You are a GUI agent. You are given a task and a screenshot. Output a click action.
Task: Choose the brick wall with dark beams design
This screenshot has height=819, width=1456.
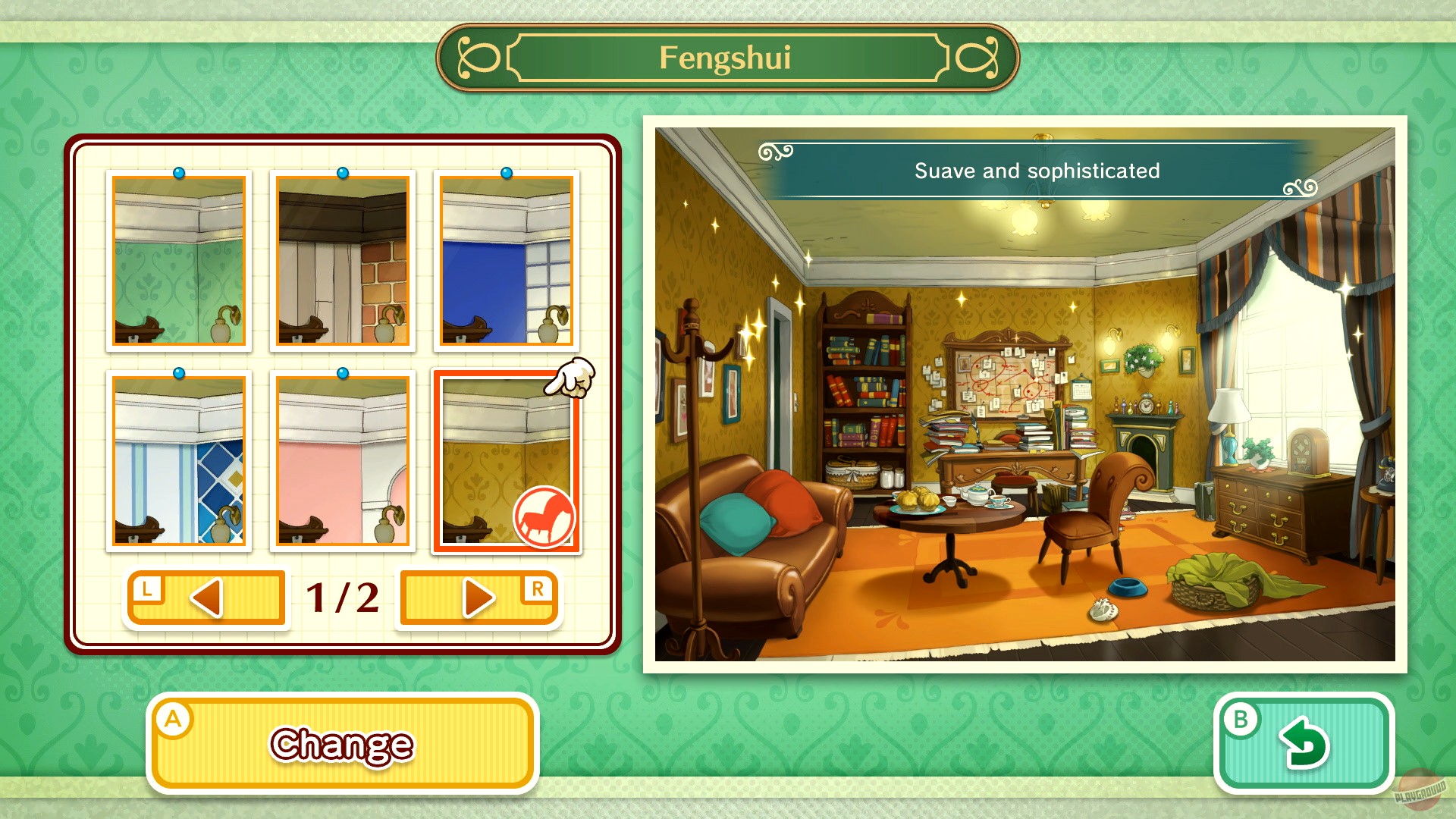point(344,262)
